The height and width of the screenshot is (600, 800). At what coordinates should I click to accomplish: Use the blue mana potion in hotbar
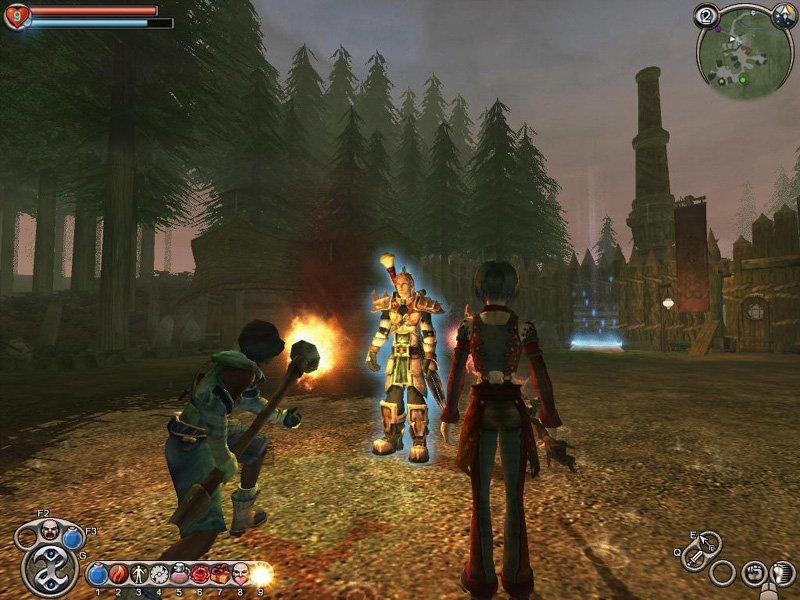[98, 575]
